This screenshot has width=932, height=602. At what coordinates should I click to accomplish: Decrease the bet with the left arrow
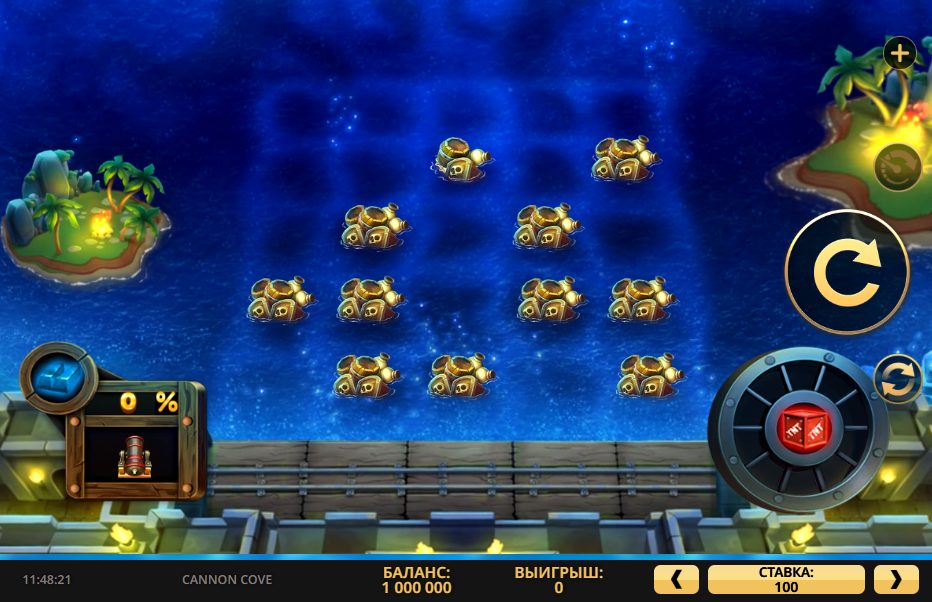[676, 579]
